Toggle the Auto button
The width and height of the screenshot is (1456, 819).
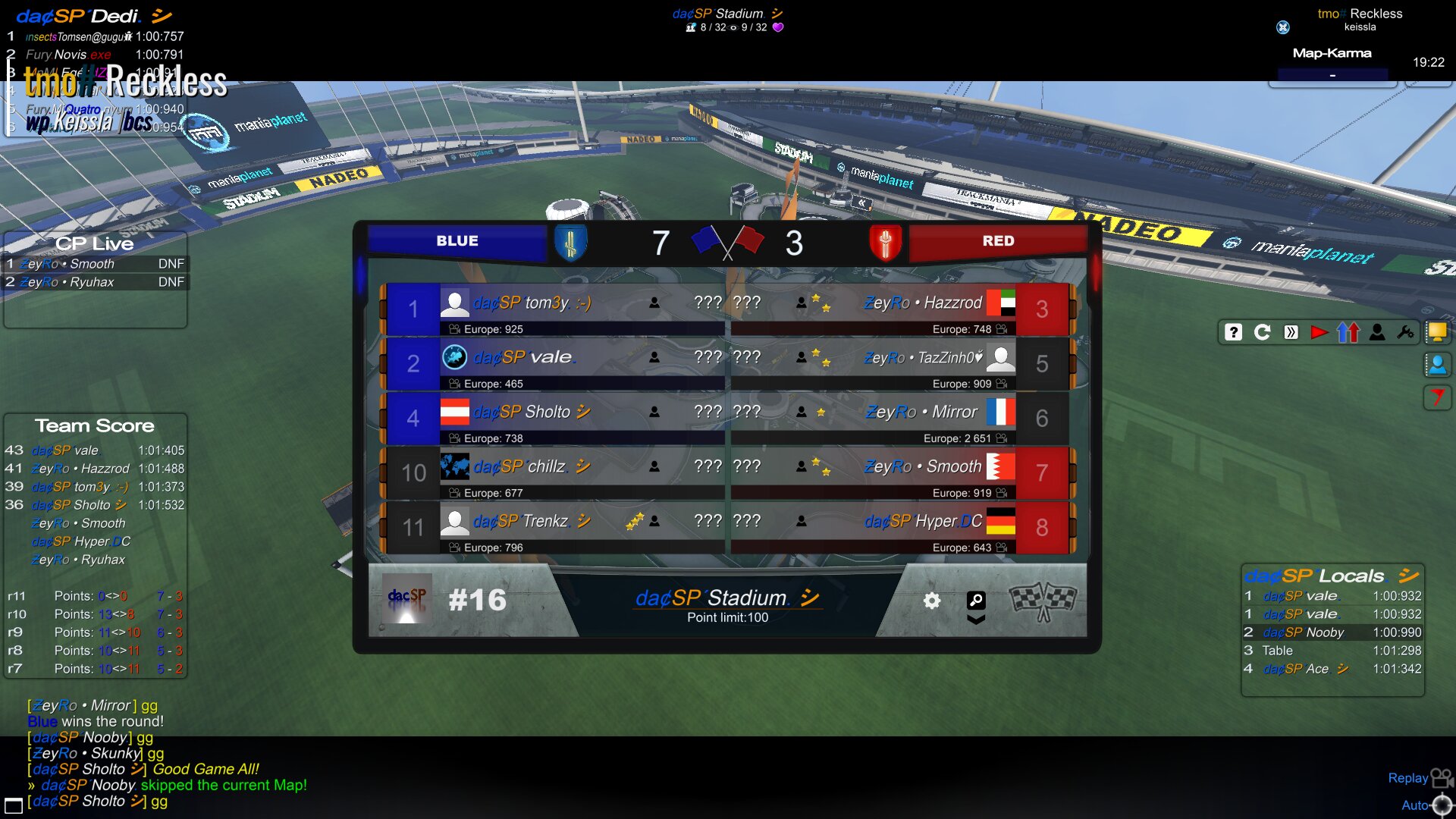1427,805
